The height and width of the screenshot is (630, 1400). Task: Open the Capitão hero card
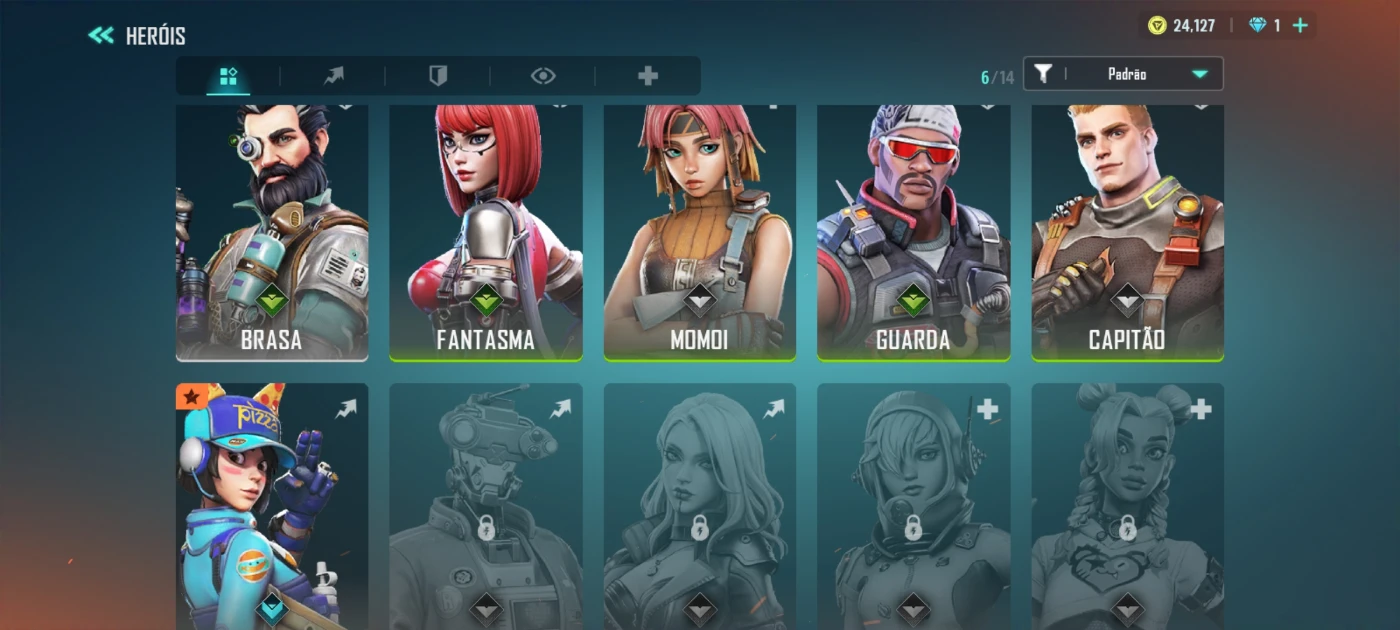(1127, 232)
